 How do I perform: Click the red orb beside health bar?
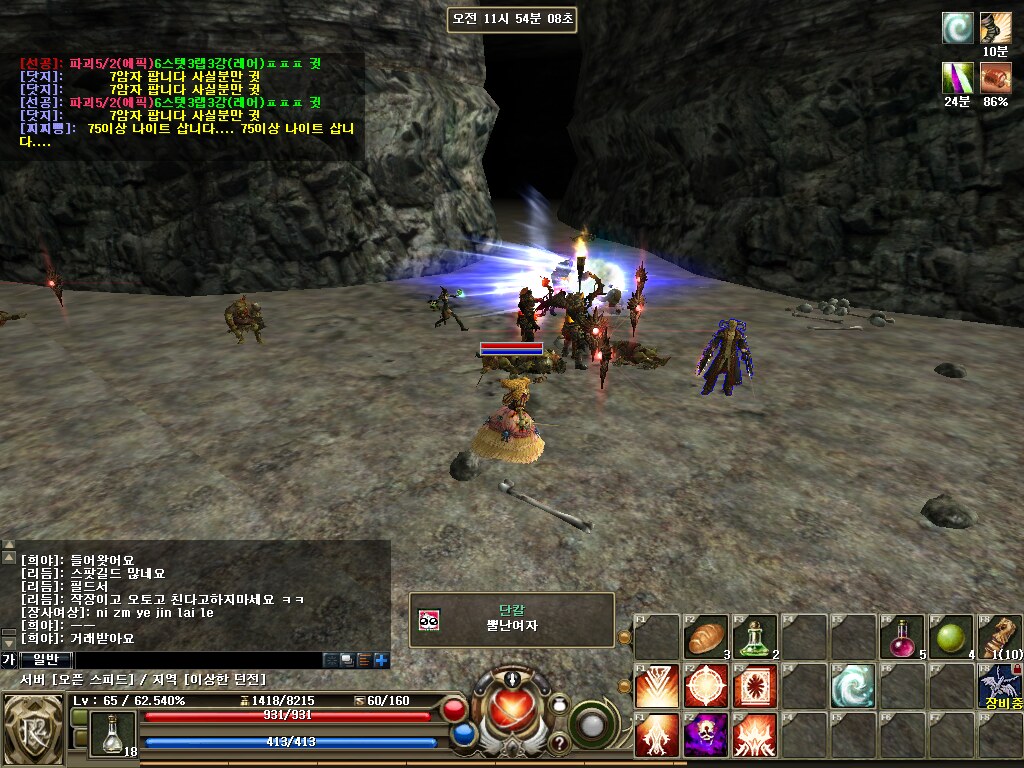(454, 711)
